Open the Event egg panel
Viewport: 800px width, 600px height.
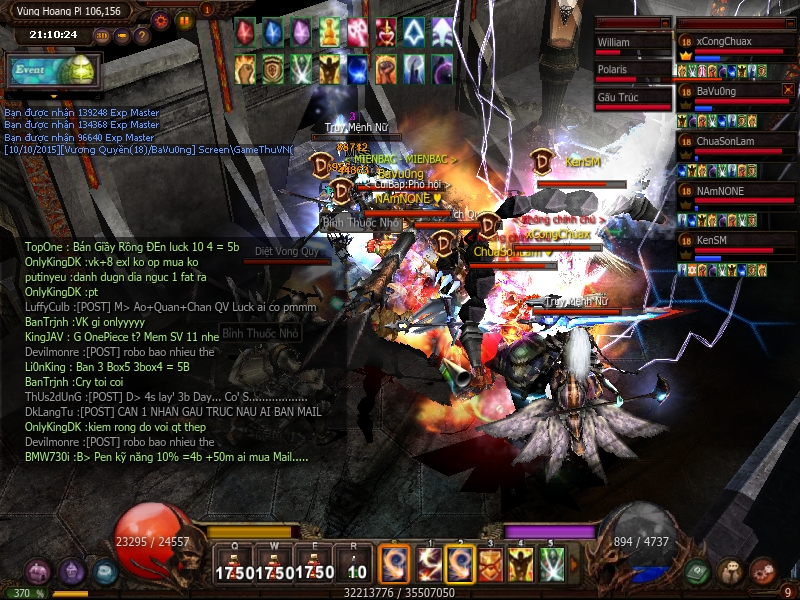point(52,70)
